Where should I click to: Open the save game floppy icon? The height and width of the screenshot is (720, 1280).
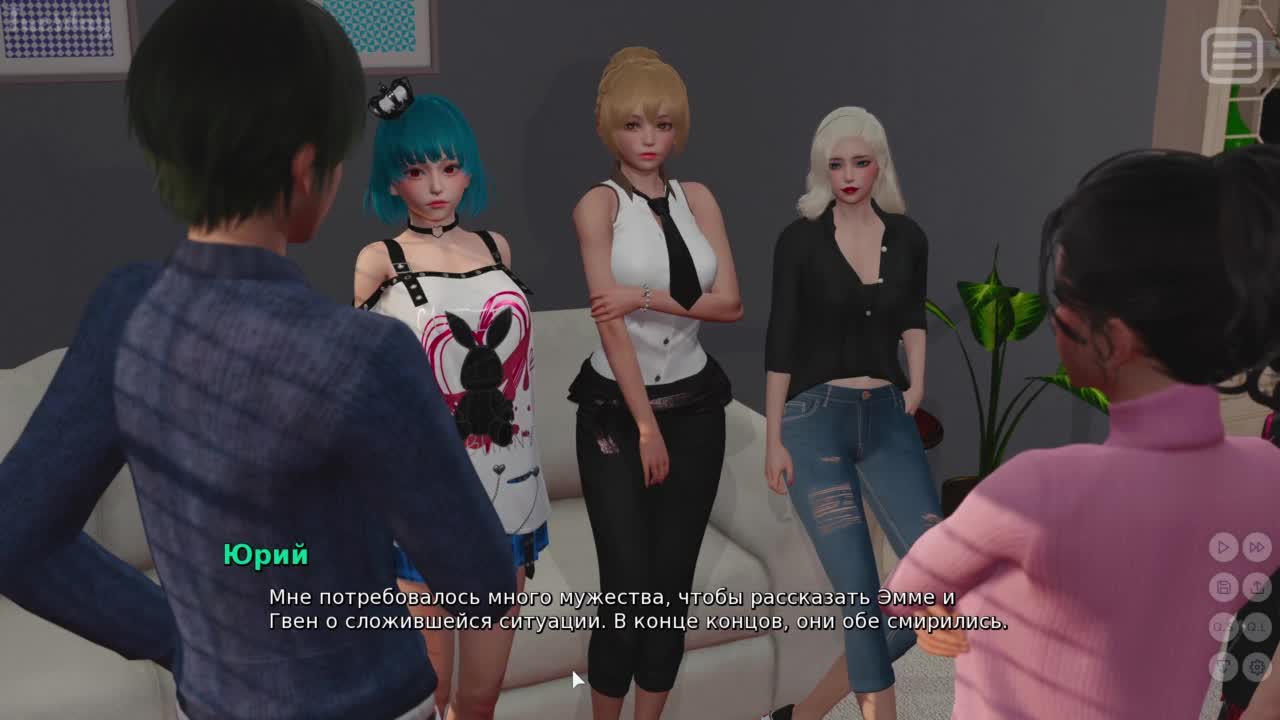1223,587
